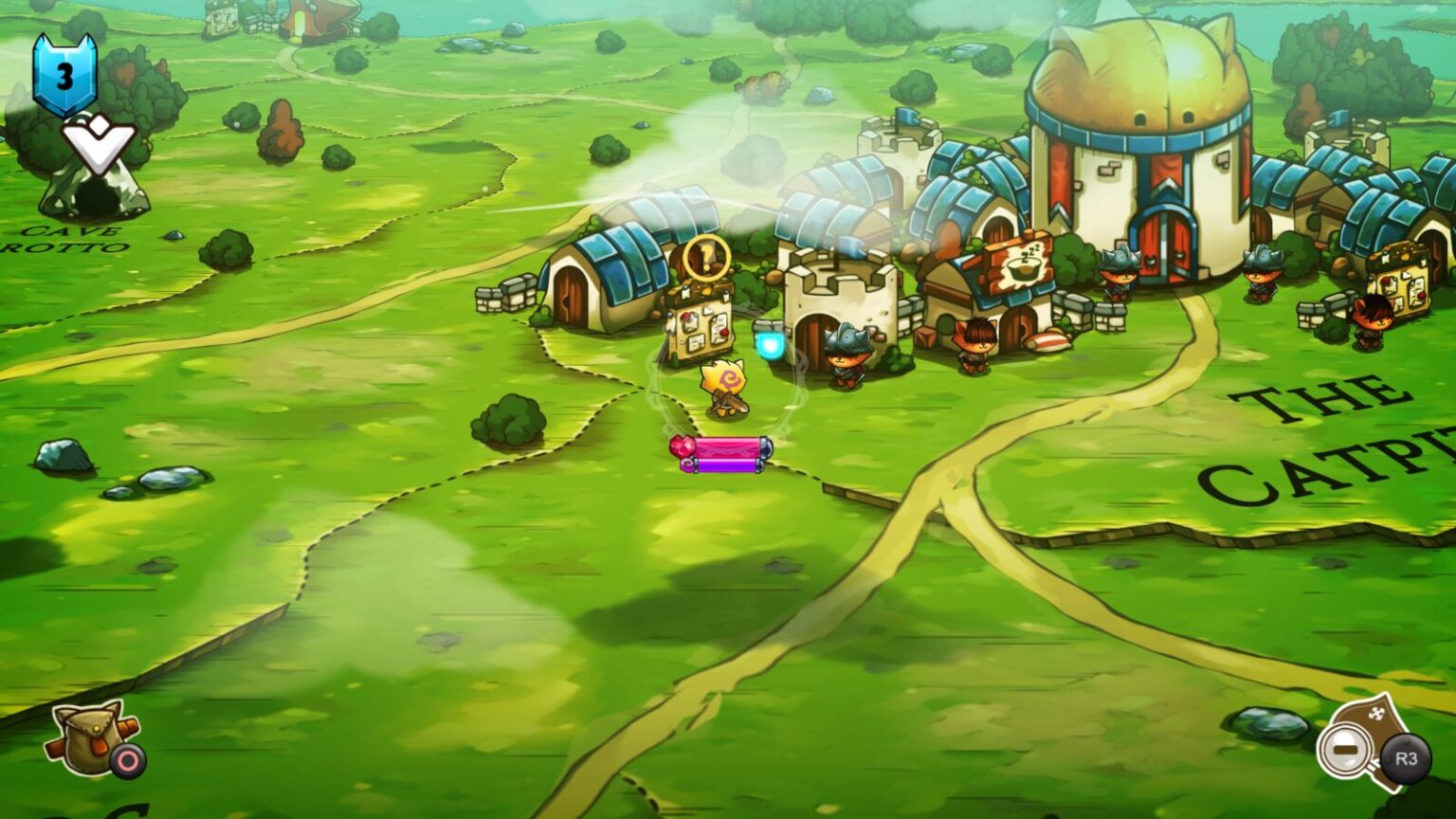
Task: Open the backpack inventory icon
Action: point(87,740)
